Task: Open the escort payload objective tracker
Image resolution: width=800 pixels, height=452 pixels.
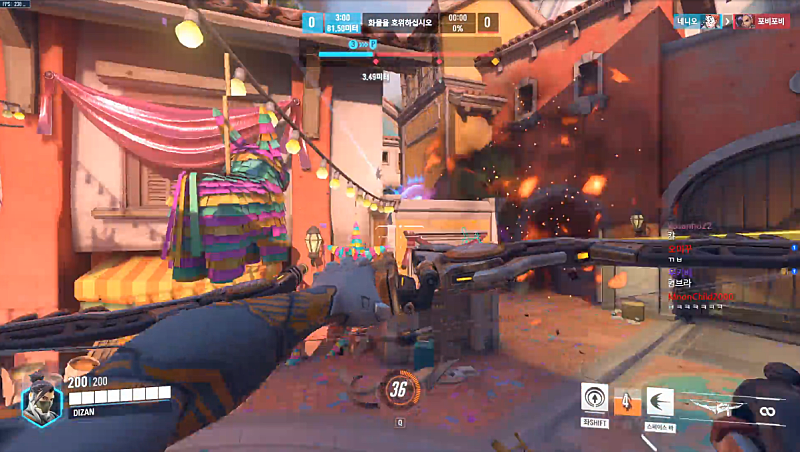Action: coord(401,21)
